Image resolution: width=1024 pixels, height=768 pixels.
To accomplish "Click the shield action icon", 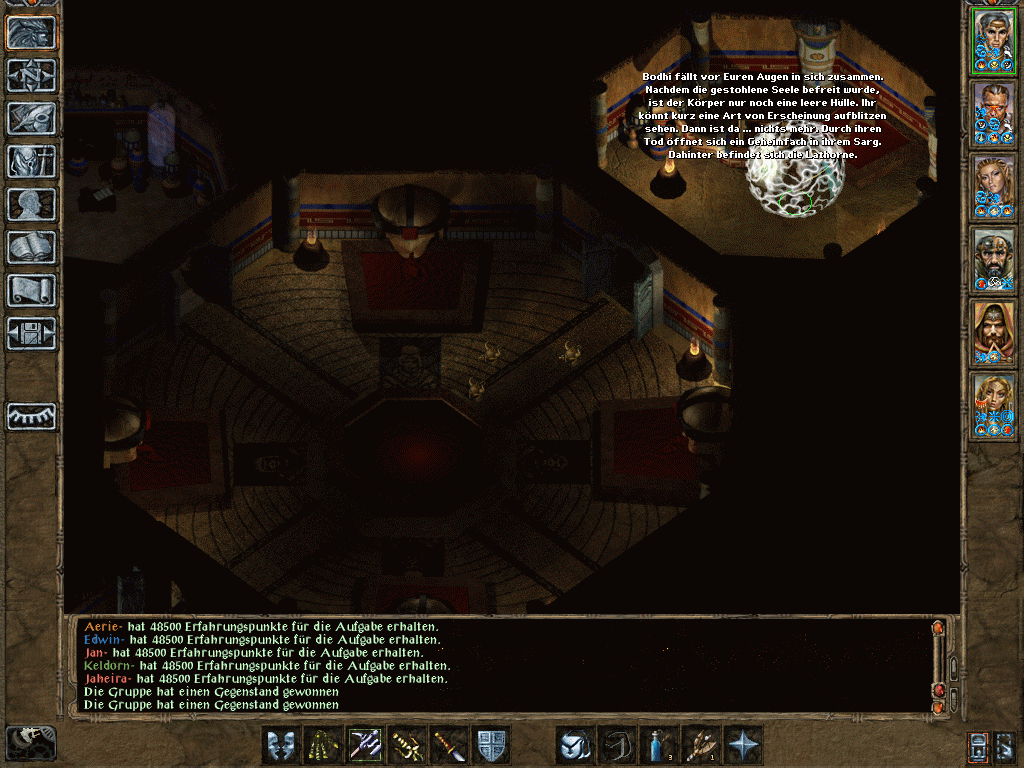I will pos(491,745).
